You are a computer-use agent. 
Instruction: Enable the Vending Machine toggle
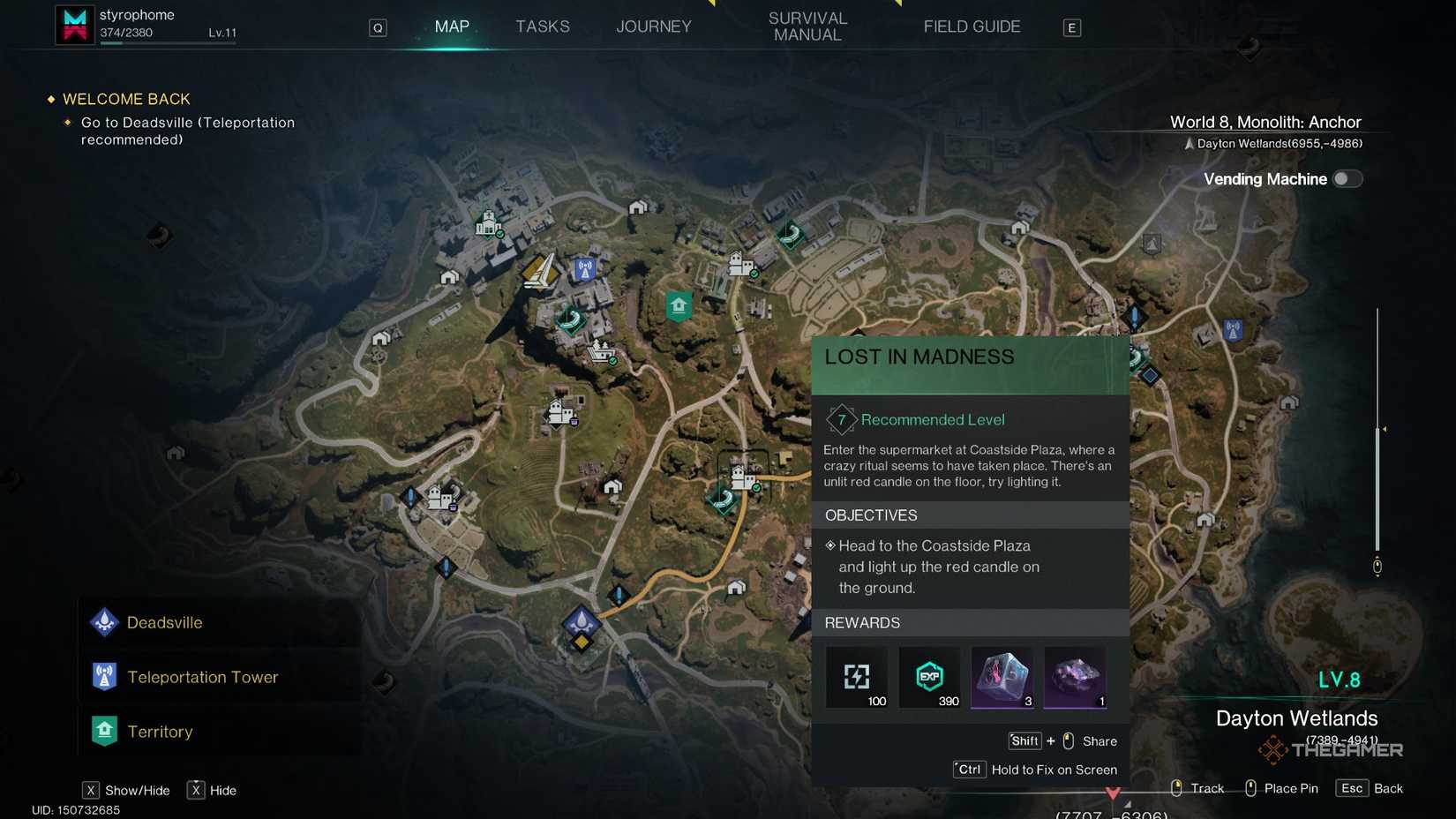pyautogui.click(x=1347, y=178)
